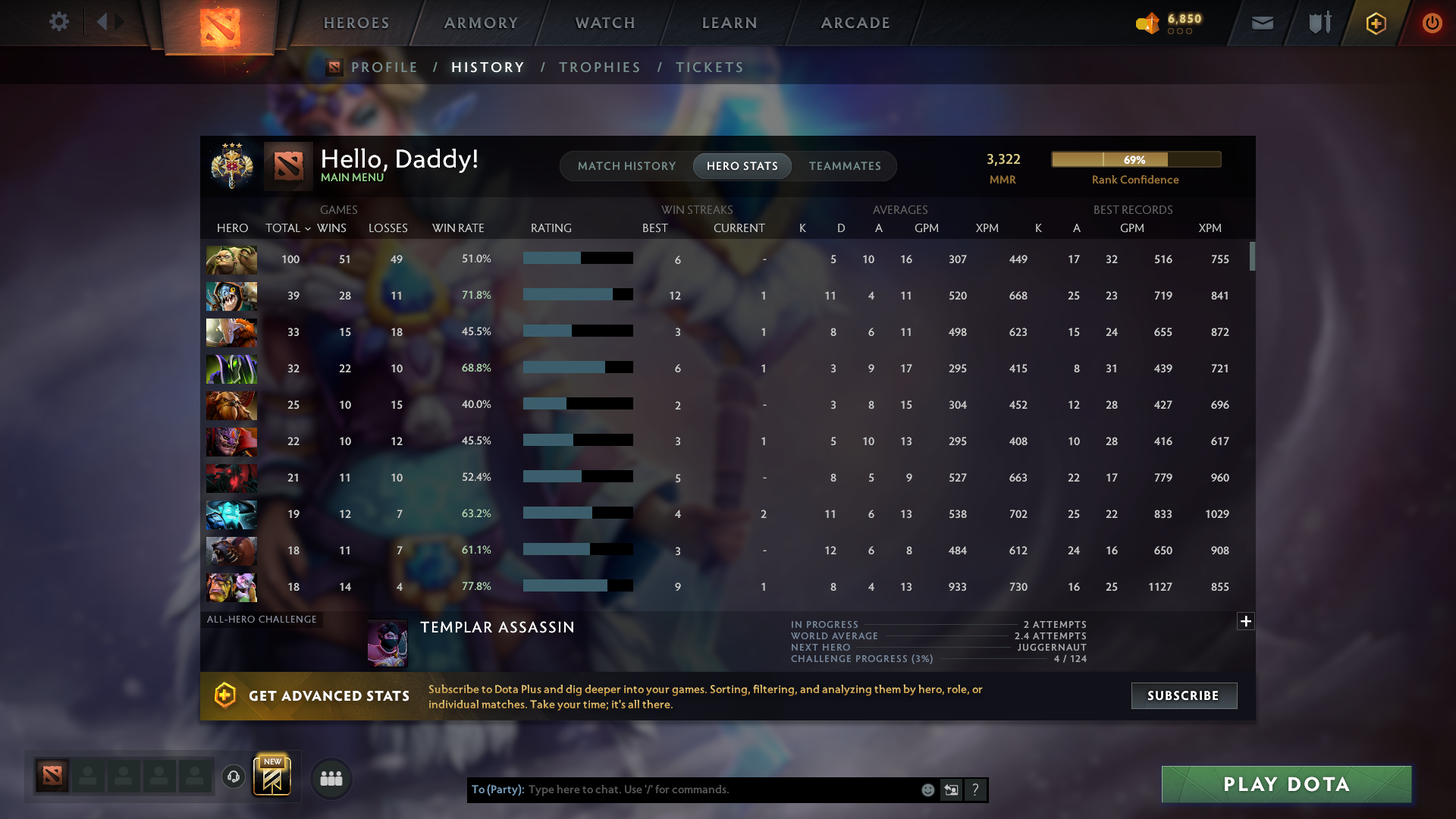This screenshot has height=819, width=1456.
Task: Click the power button to quit
Action: tap(1432, 23)
